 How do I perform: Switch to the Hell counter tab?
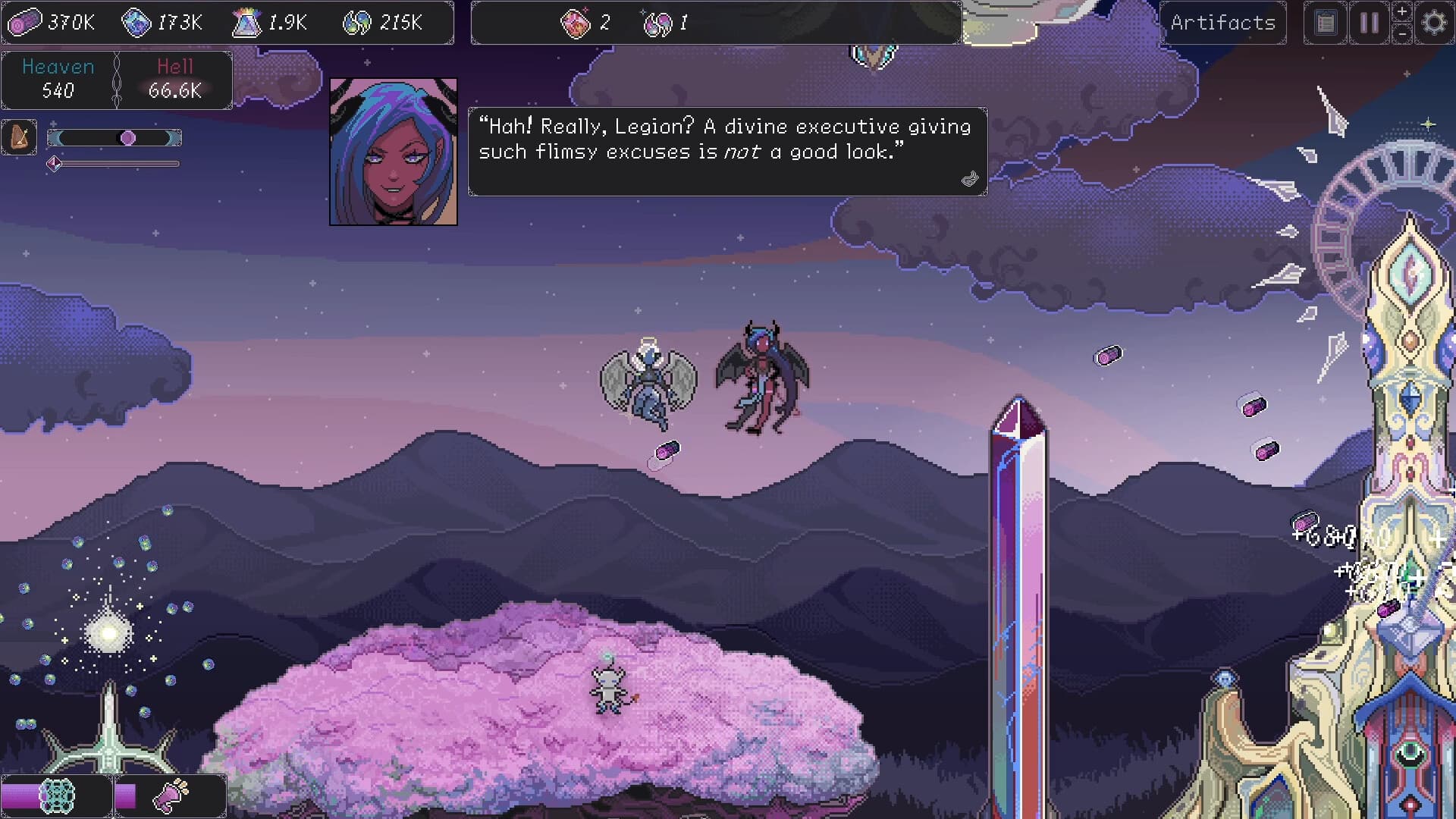click(x=174, y=79)
